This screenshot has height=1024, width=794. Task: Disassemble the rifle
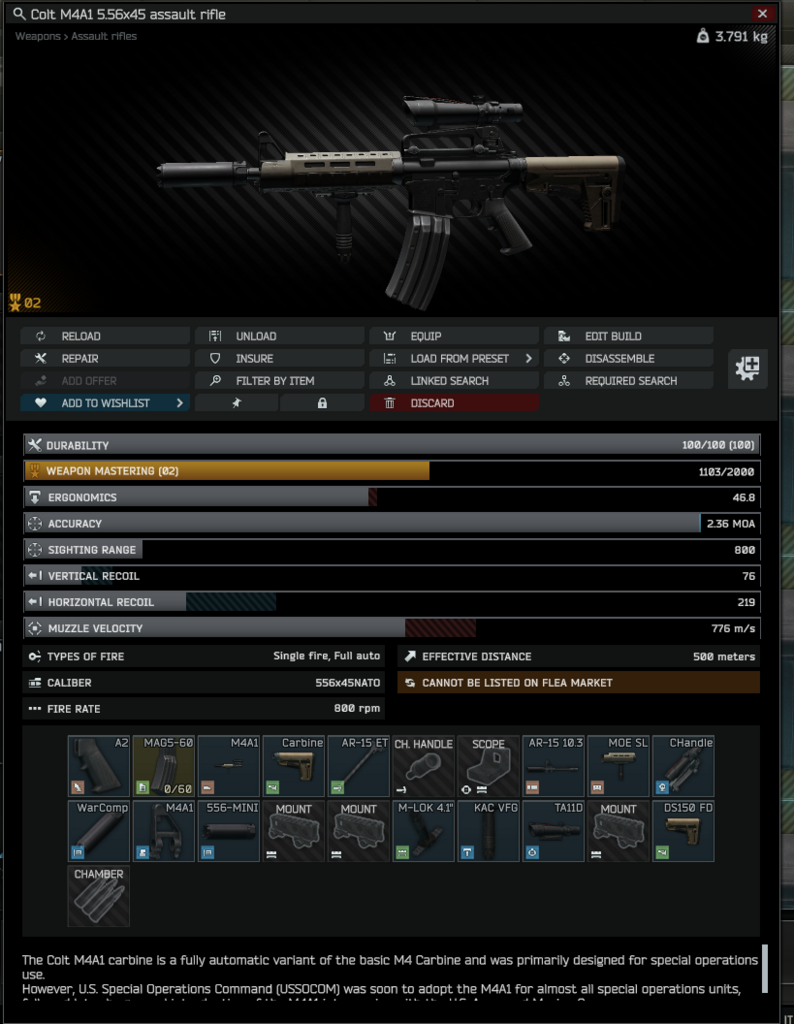pos(628,358)
